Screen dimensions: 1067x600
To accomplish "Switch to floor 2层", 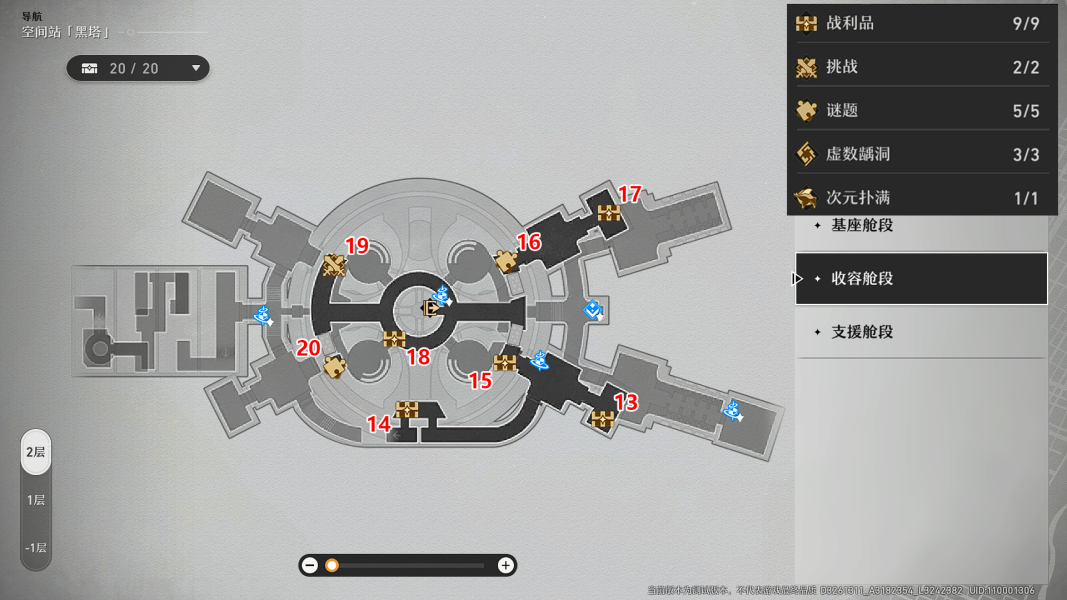I will (36, 452).
